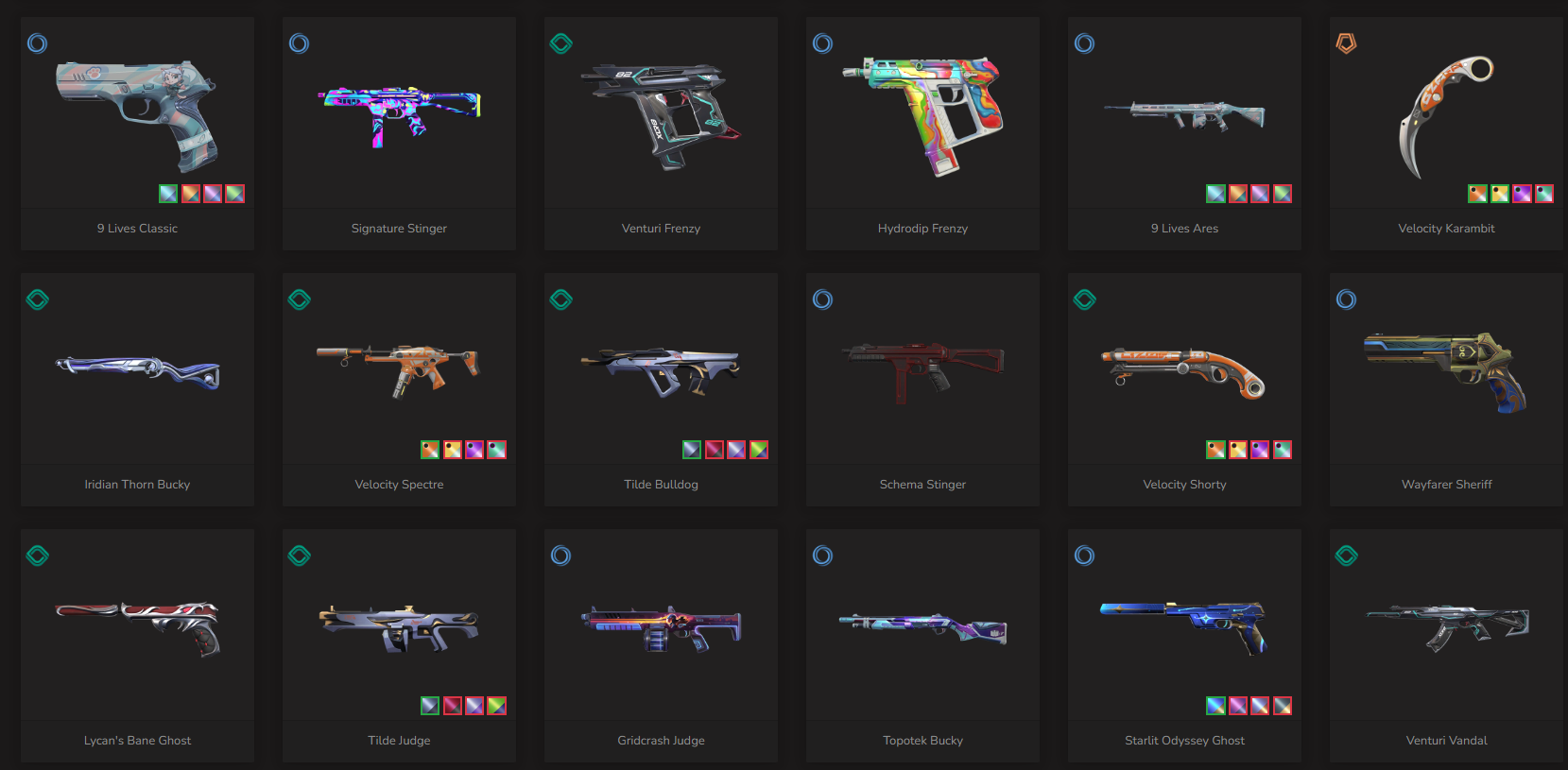Choose the last color variant of Starlit Odyssey Ghost
This screenshot has width=1568, height=770.
(x=1283, y=706)
